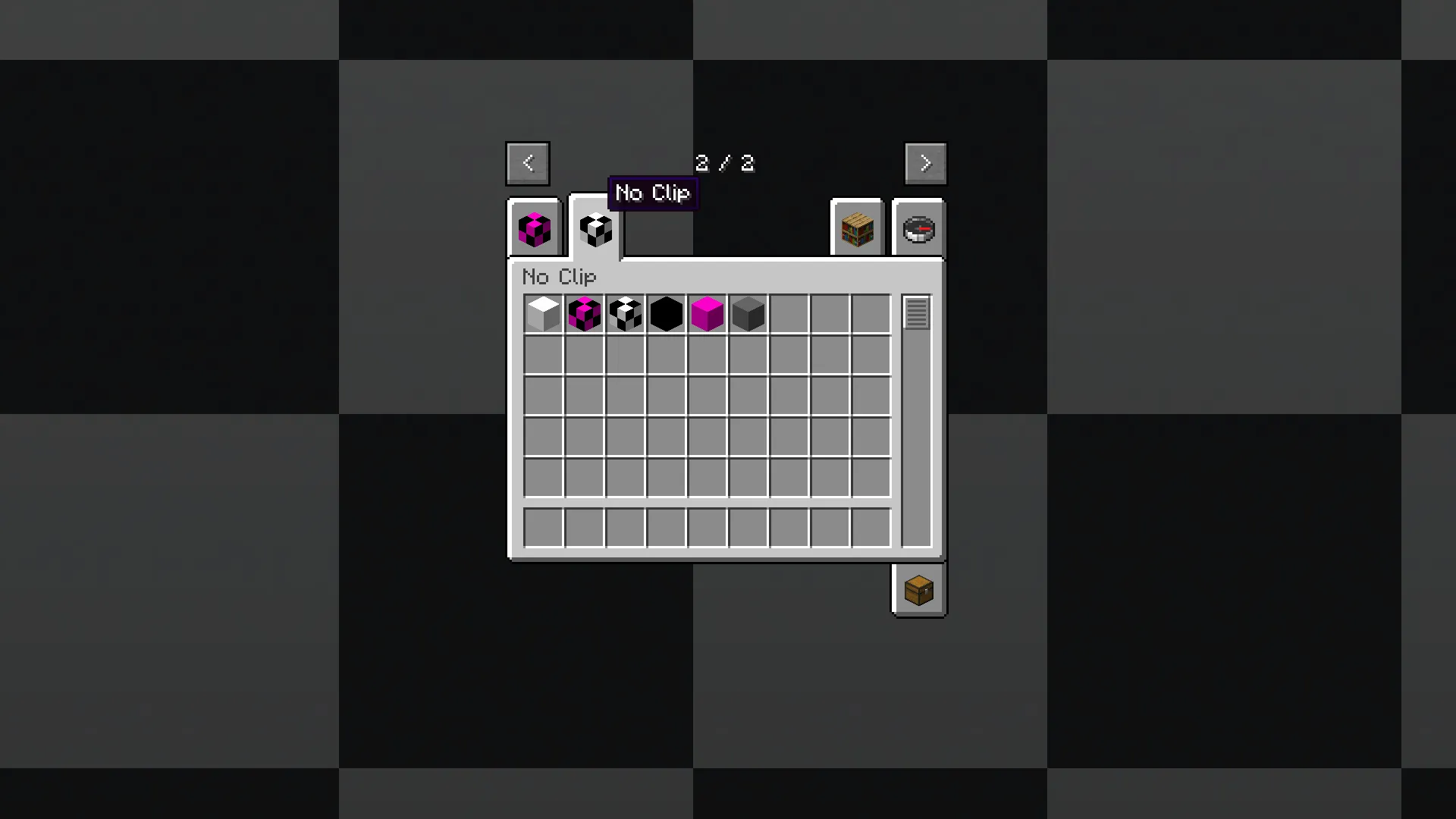Screen dimensions: 1456x819
Task: Pick the solid black block
Action: pyautogui.click(x=666, y=313)
